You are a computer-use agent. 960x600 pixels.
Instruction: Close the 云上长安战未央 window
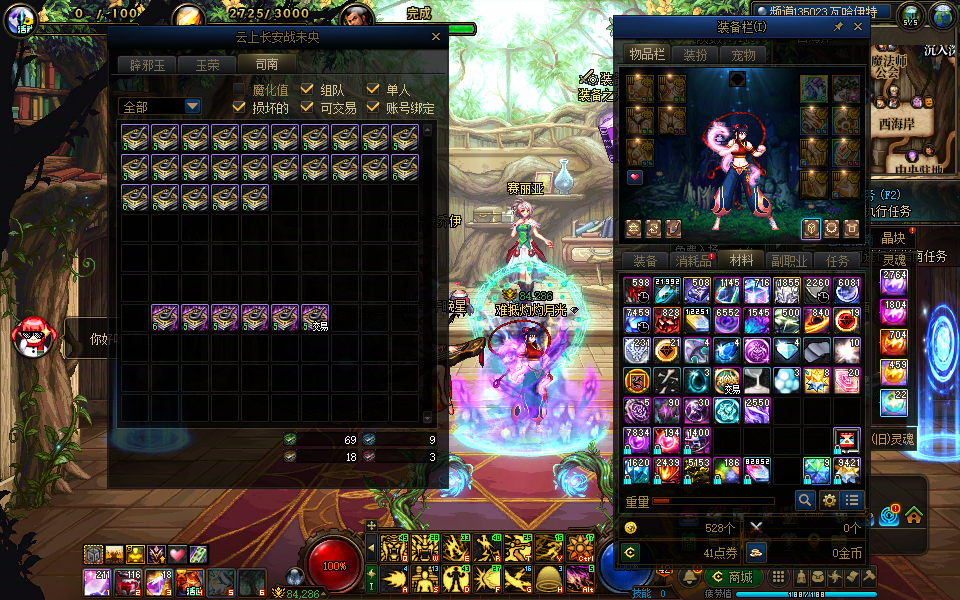[435, 36]
